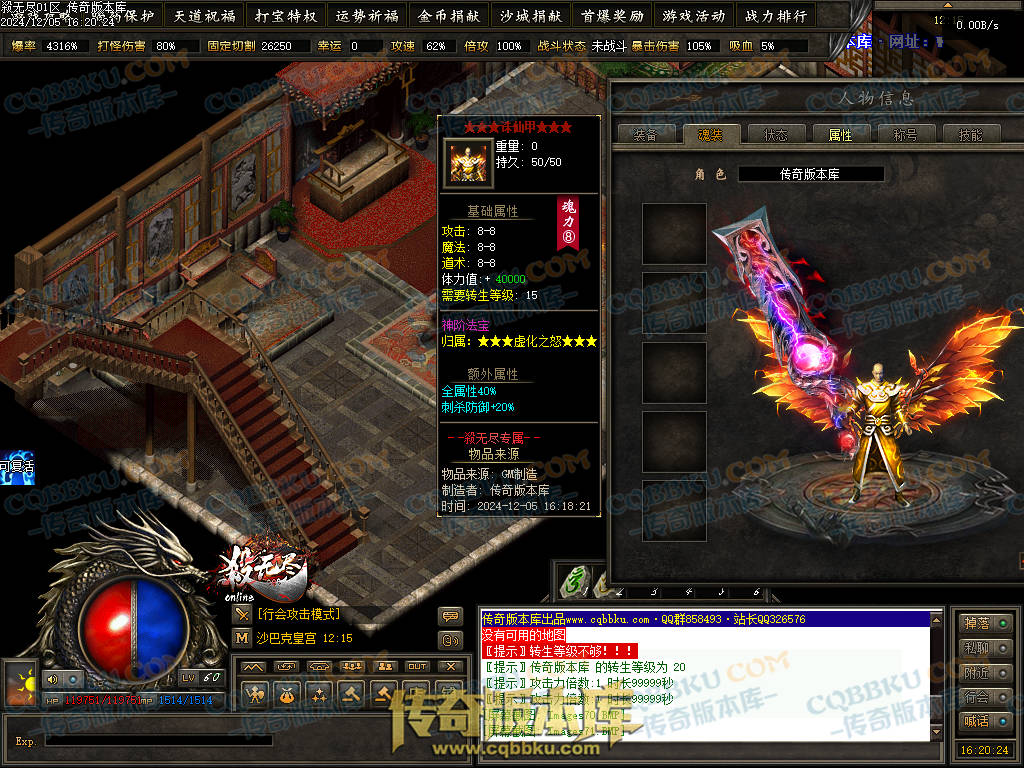Viewport: 1024px width, 768px height.
Task: Switch to the 状态 tab
Action: click(775, 135)
